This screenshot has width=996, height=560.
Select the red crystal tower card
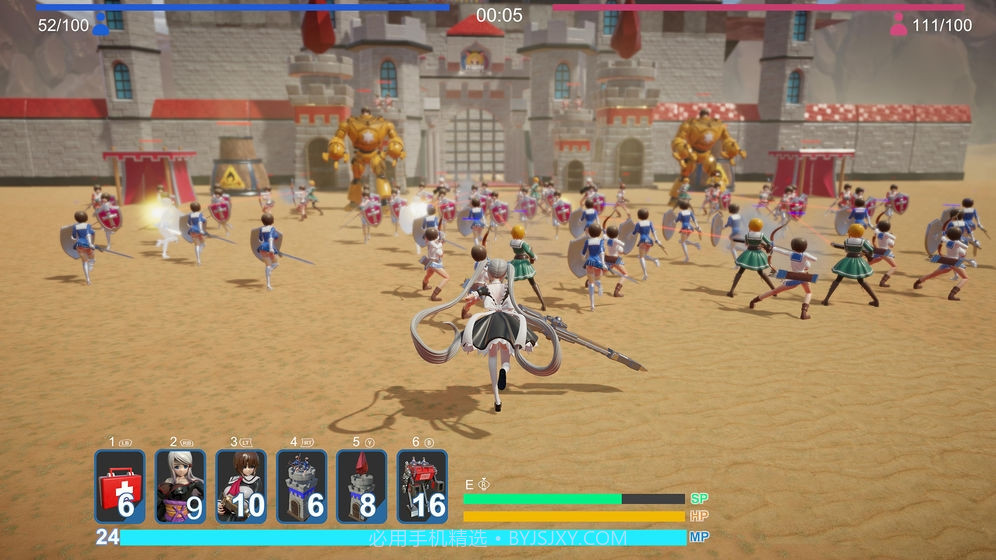(361, 487)
